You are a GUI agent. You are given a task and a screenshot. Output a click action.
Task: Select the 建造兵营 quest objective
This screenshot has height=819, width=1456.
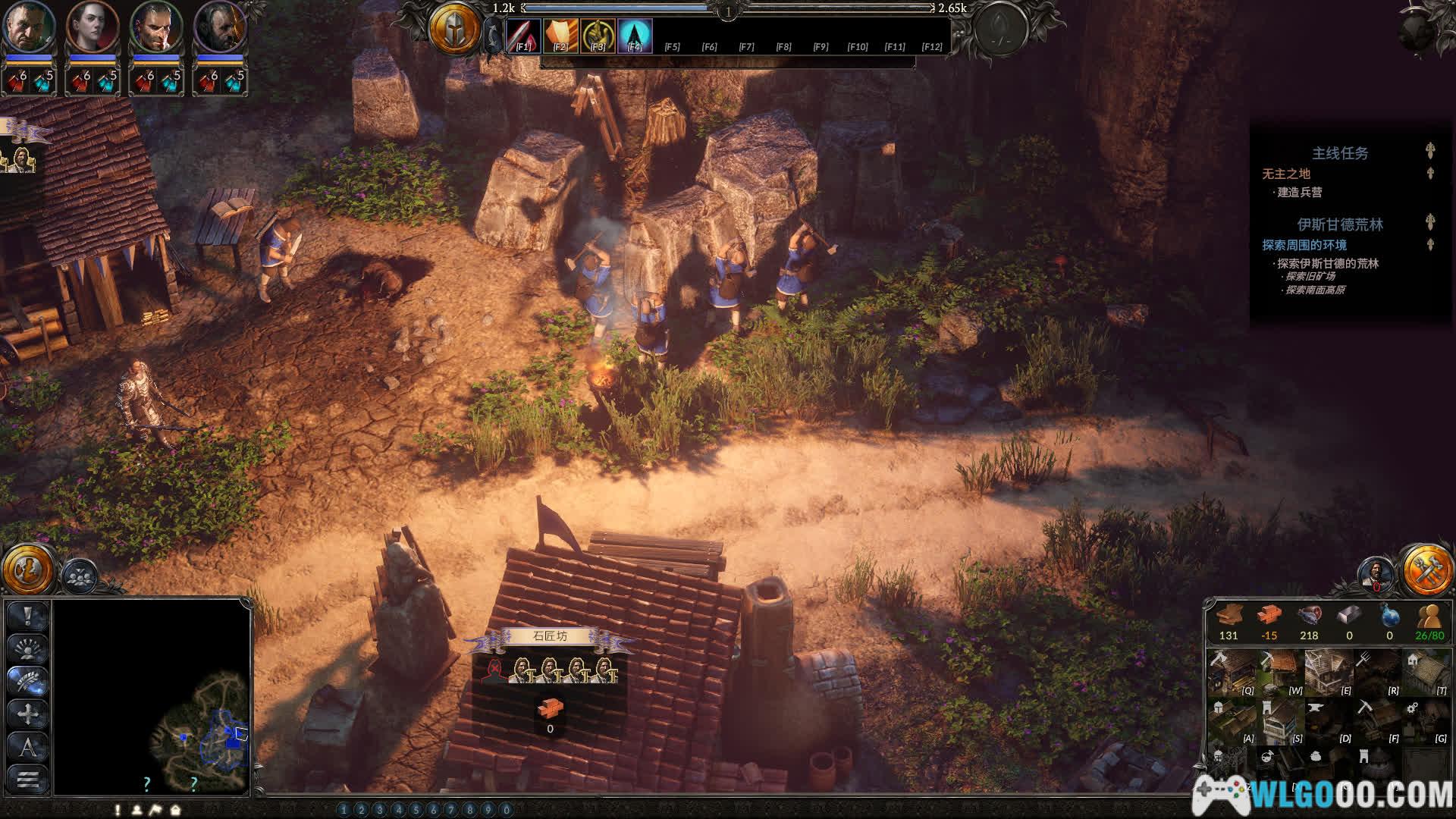[1299, 193]
